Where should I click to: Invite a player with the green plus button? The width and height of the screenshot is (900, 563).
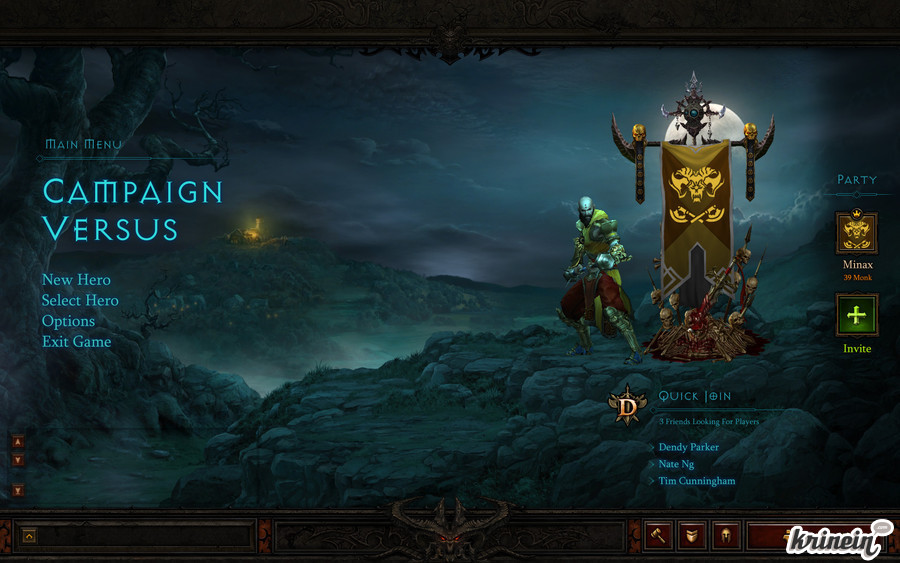tap(857, 315)
